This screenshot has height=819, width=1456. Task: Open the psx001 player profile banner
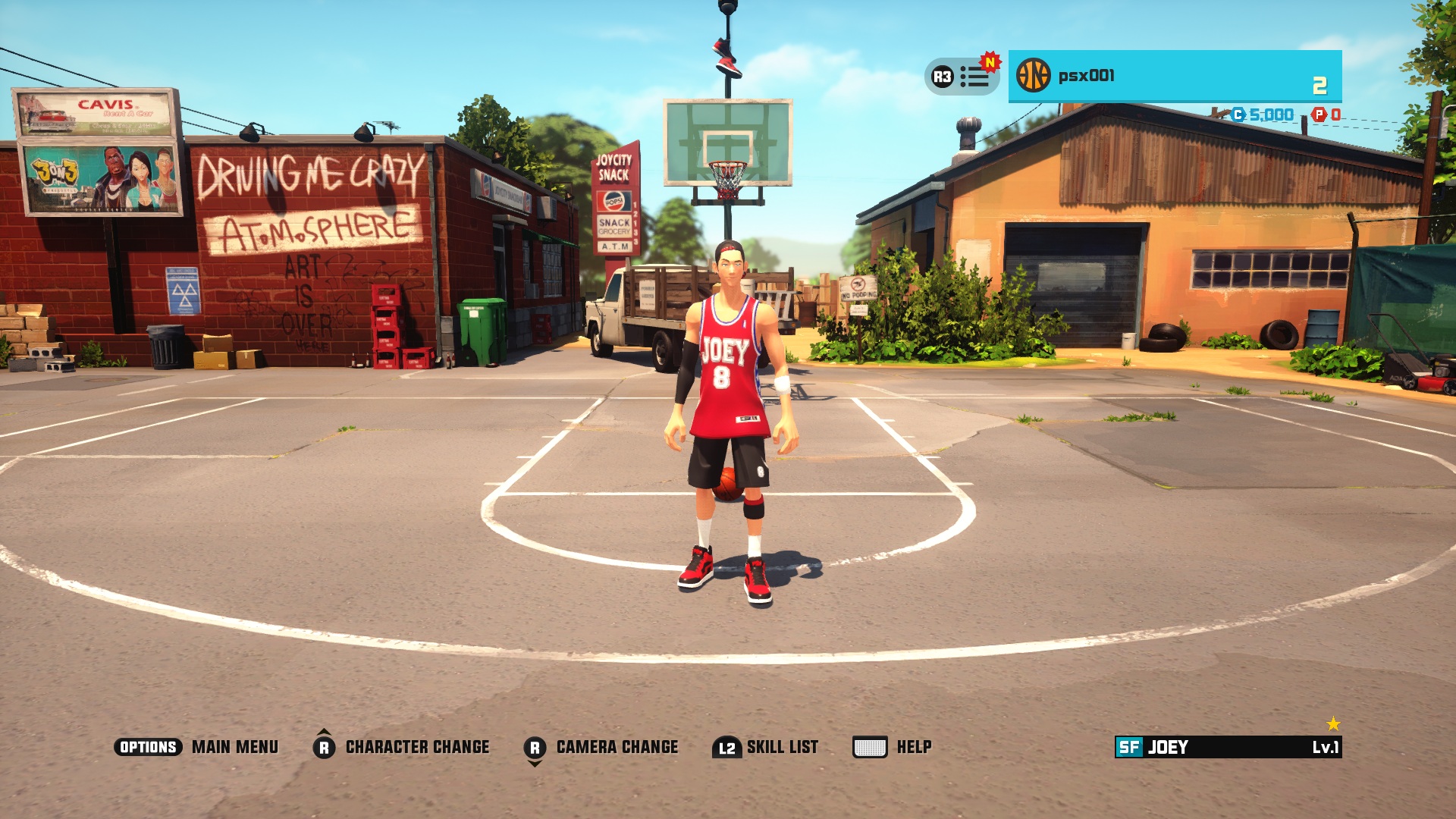pyautogui.click(x=1174, y=76)
